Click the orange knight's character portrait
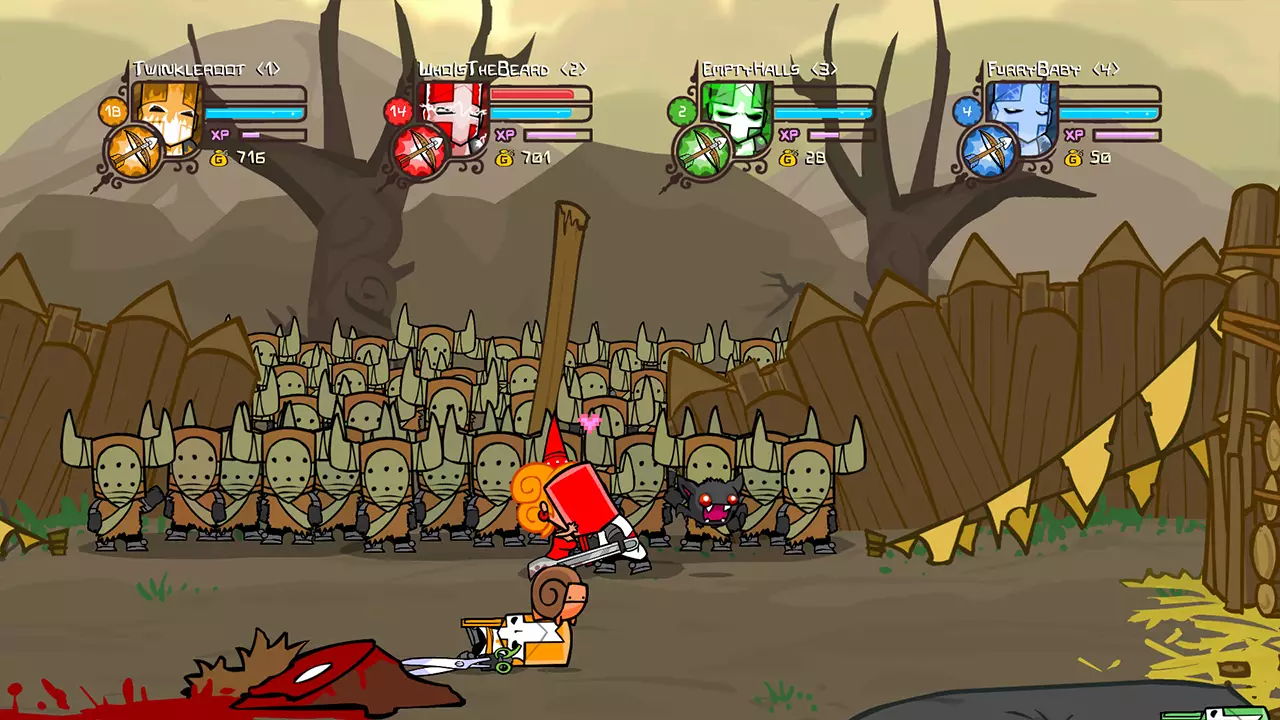This screenshot has width=1280, height=720. [165, 113]
